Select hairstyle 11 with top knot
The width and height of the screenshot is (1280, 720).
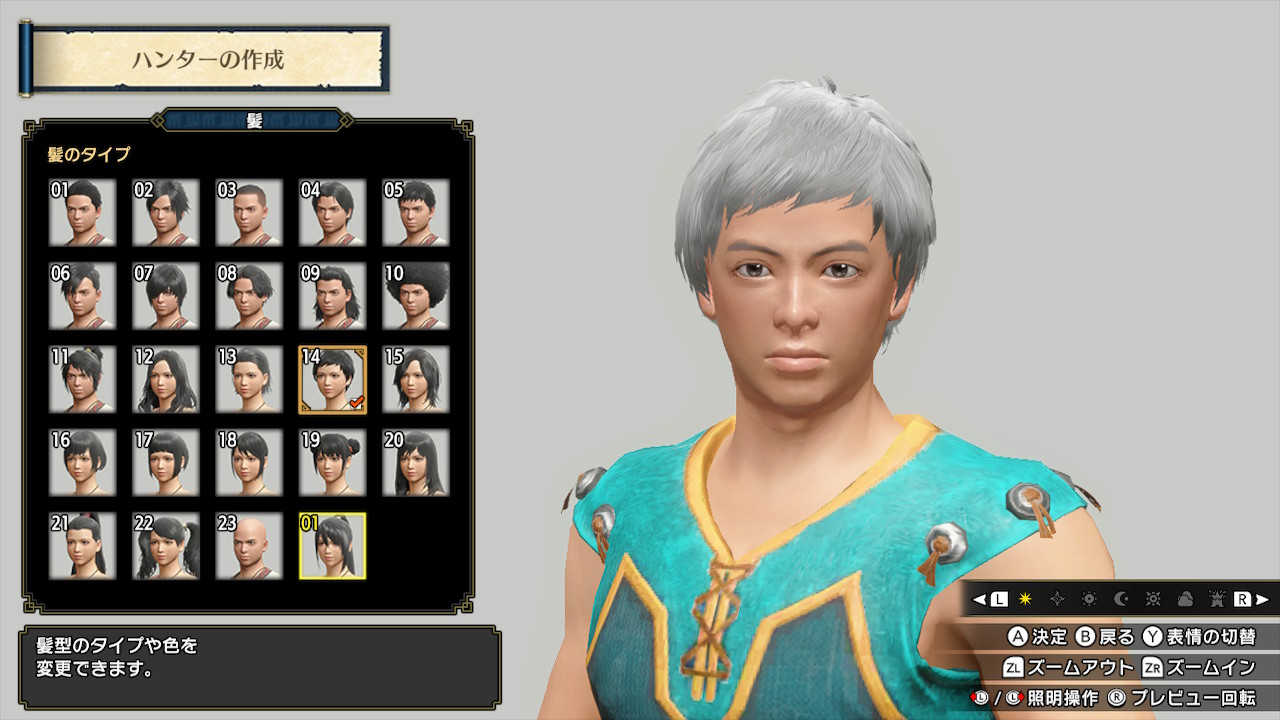pos(83,380)
